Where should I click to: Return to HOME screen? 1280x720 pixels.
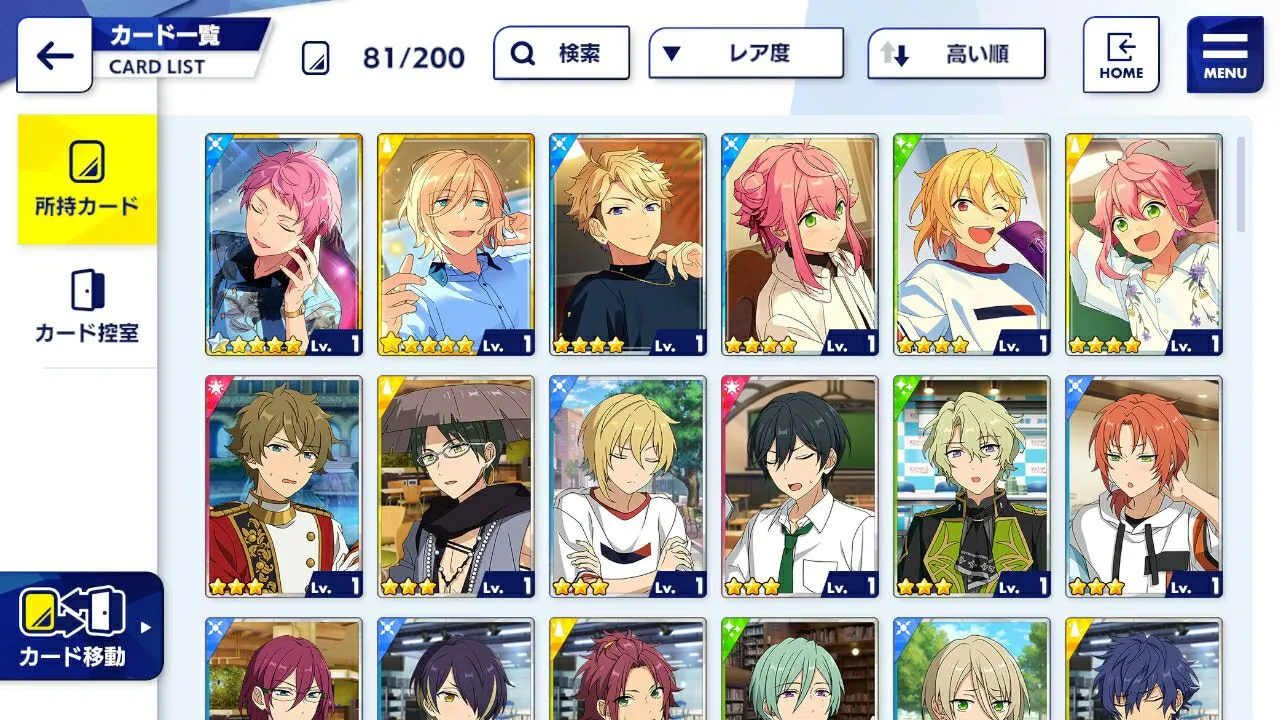(1121, 55)
